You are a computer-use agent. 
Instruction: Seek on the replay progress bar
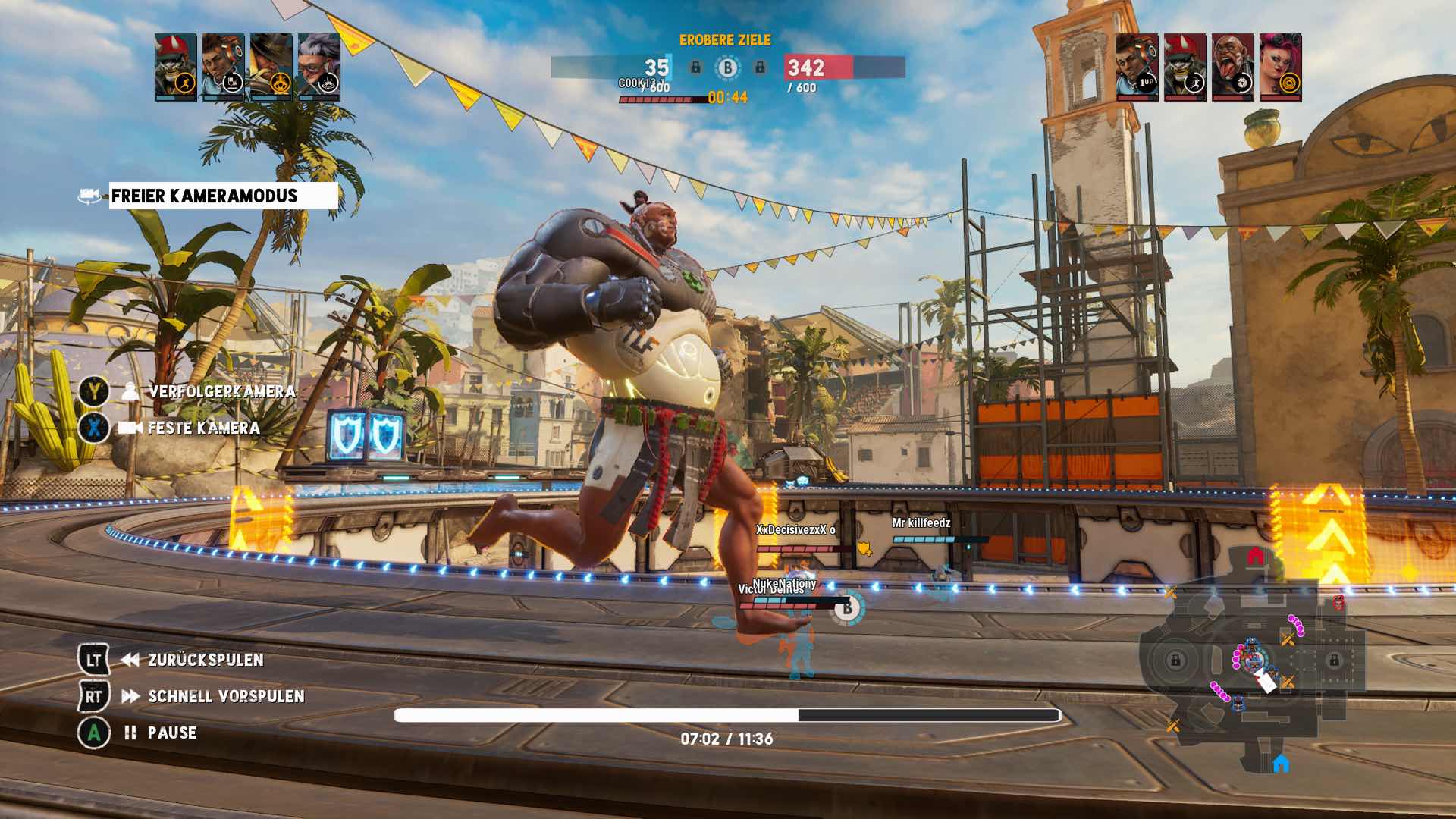726,715
